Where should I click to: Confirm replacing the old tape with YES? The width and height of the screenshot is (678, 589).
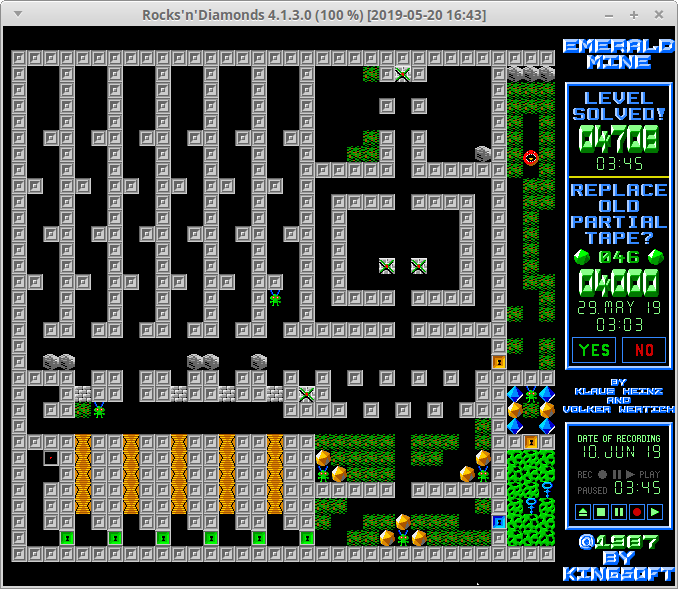pyautogui.click(x=593, y=350)
